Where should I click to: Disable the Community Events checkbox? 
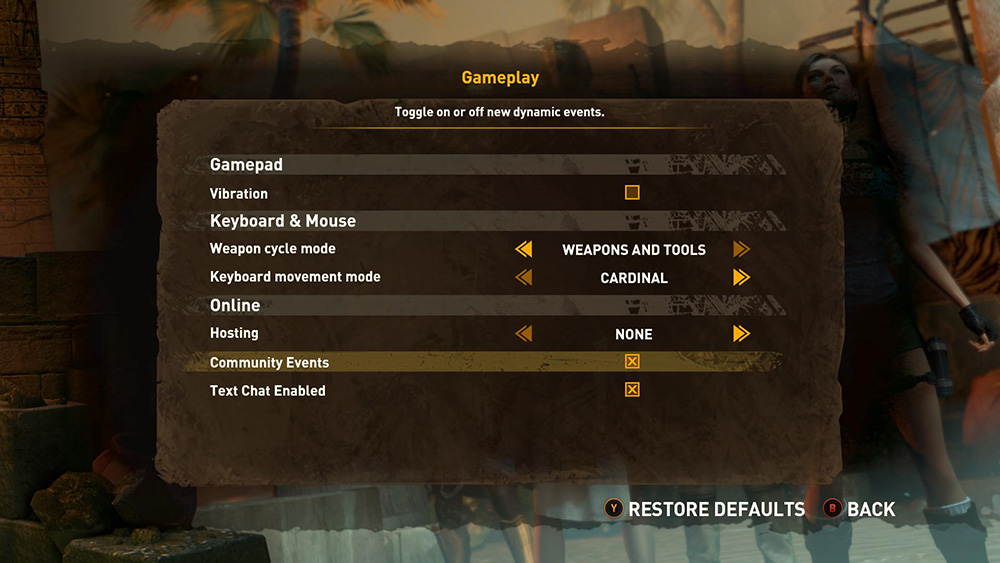pyautogui.click(x=632, y=362)
